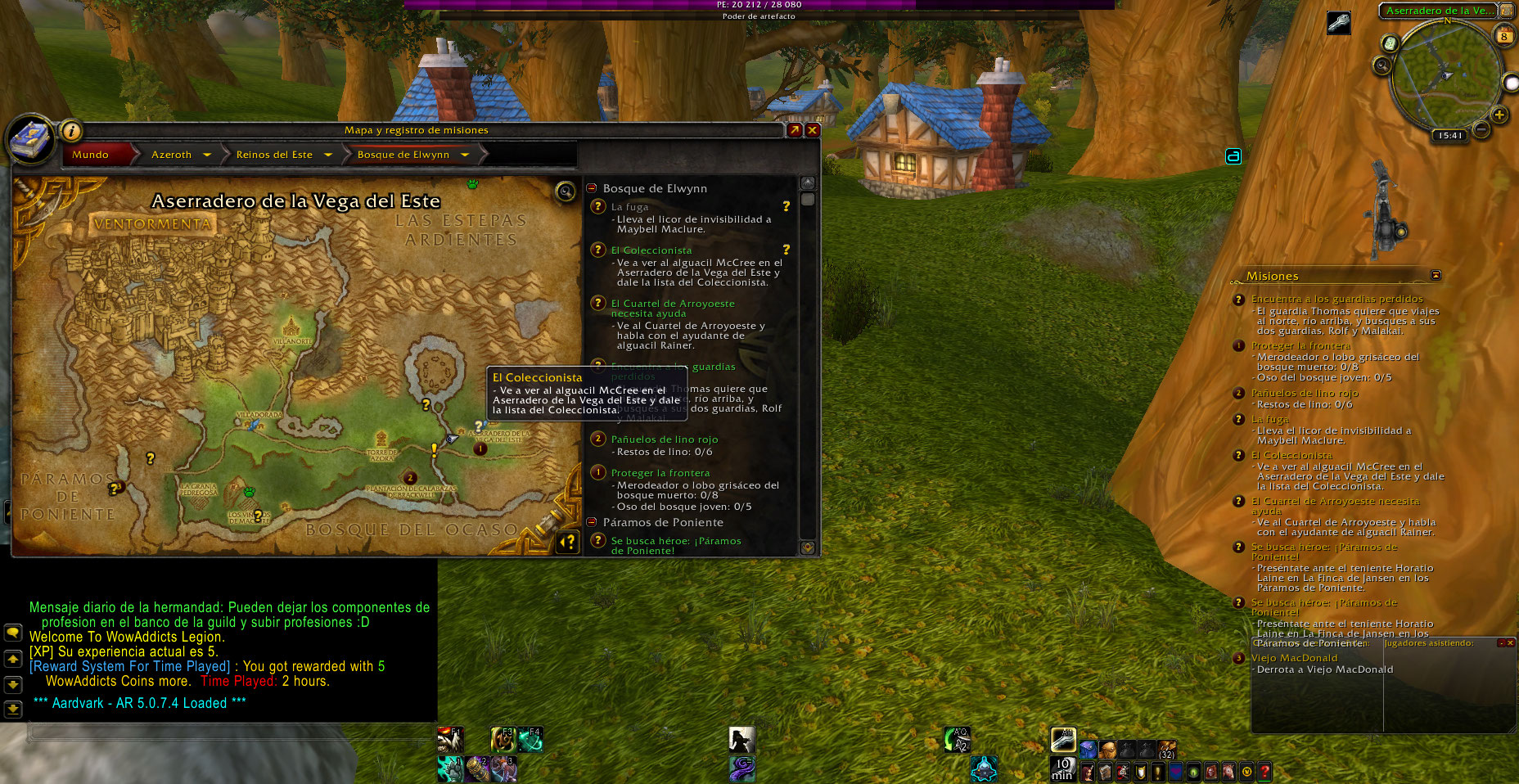Viewport: 1519px width, 784px height.
Task: Click the Viejo MacDonald tracked quest
Action: [1294, 658]
